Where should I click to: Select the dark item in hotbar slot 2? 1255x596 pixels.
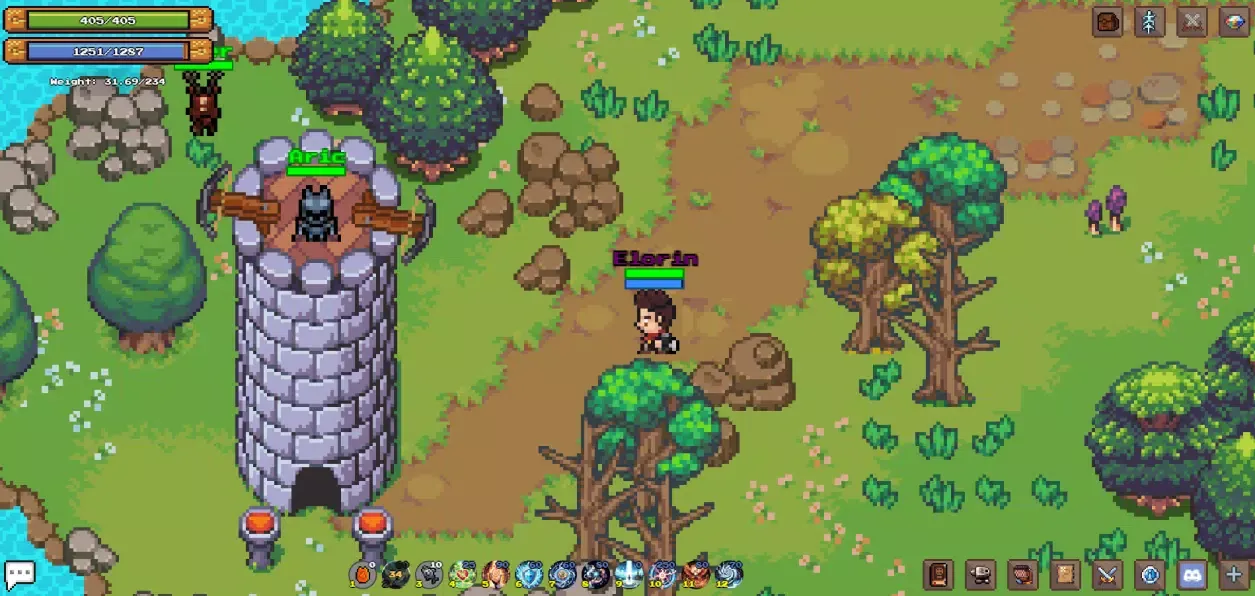tap(396, 574)
